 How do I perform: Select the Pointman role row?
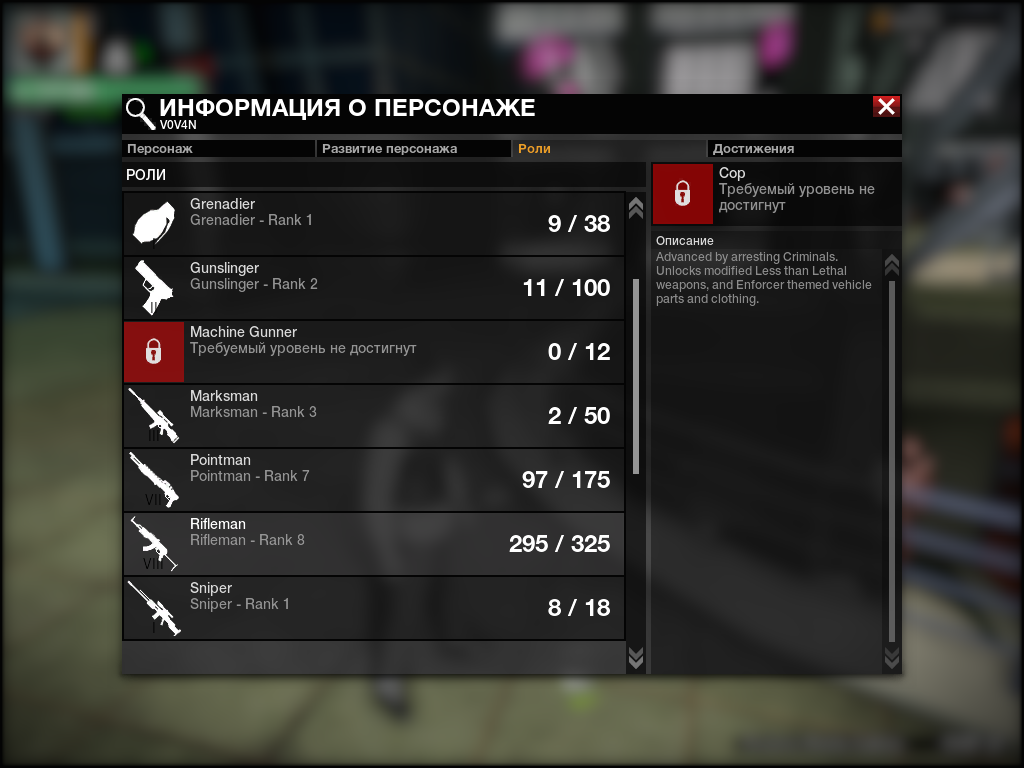pos(374,480)
